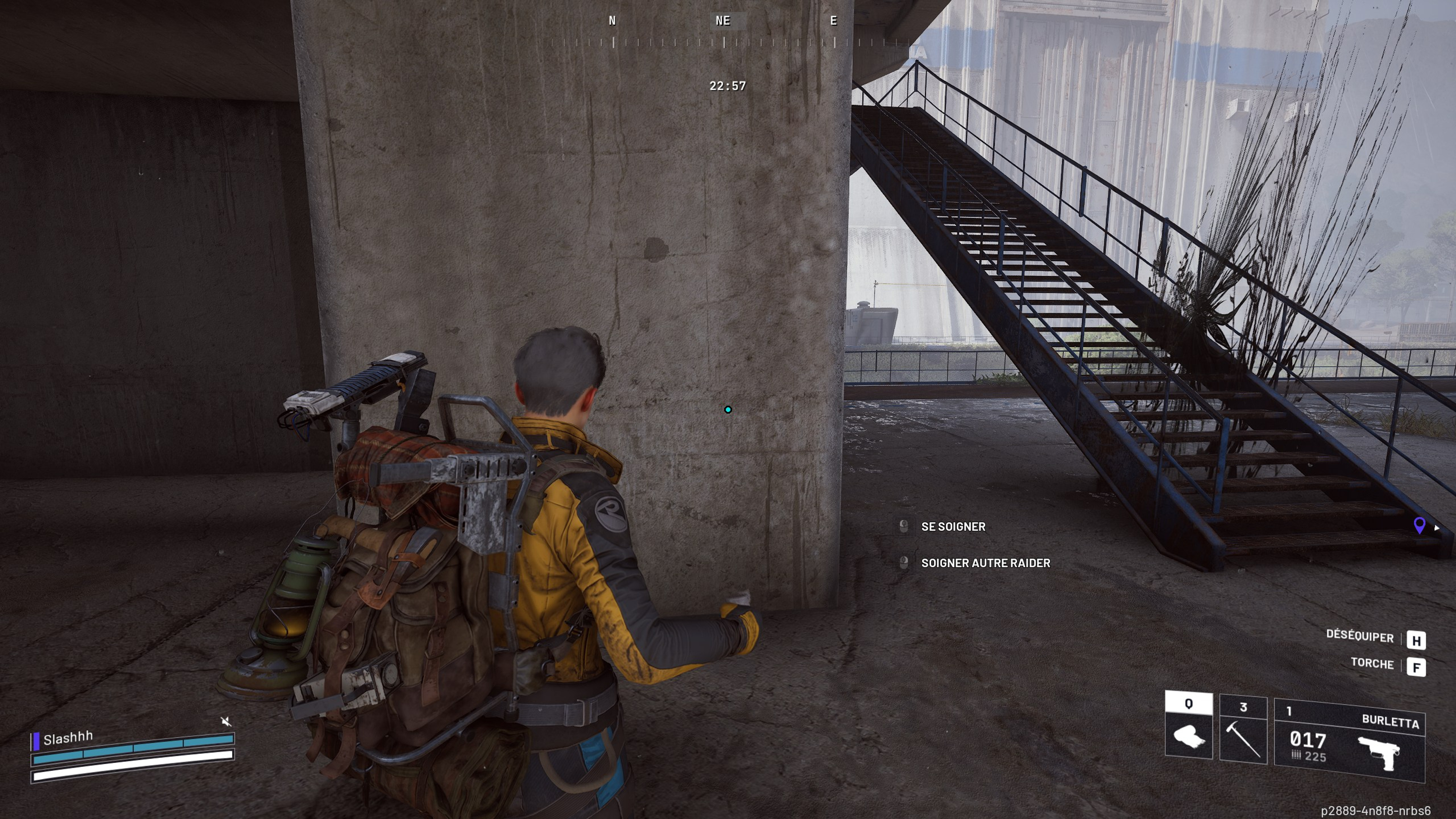
Task: Expand the NE heading on the compass bar
Action: click(x=724, y=22)
